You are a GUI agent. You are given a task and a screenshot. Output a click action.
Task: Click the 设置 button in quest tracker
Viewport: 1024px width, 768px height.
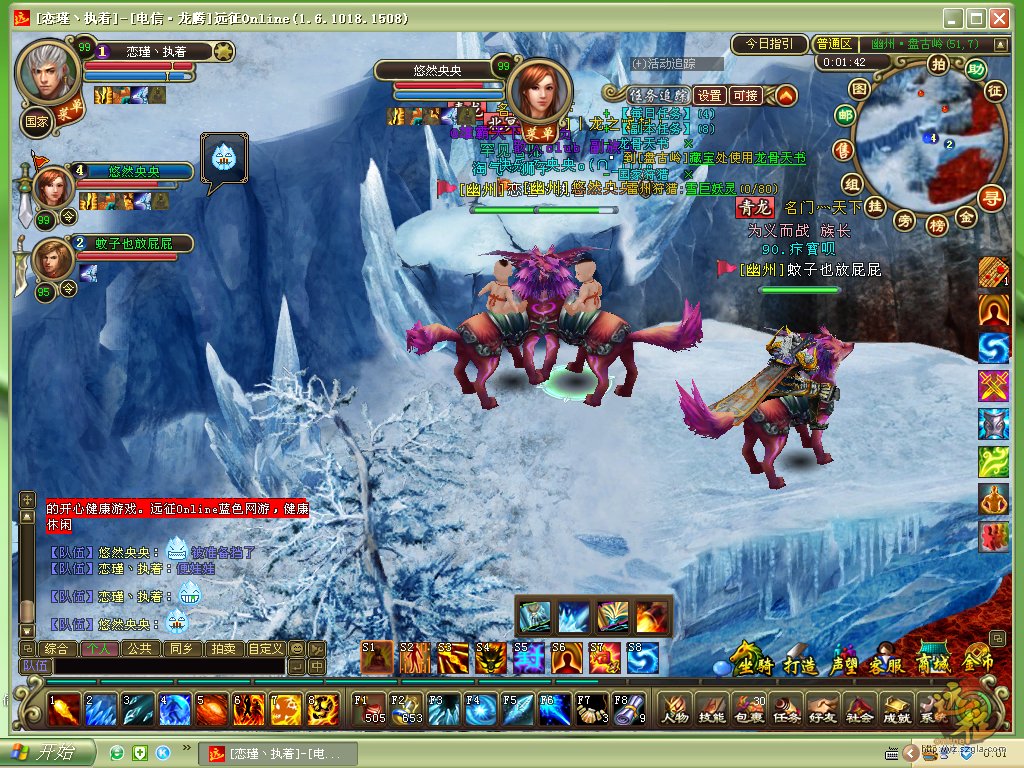(x=709, y=96)
